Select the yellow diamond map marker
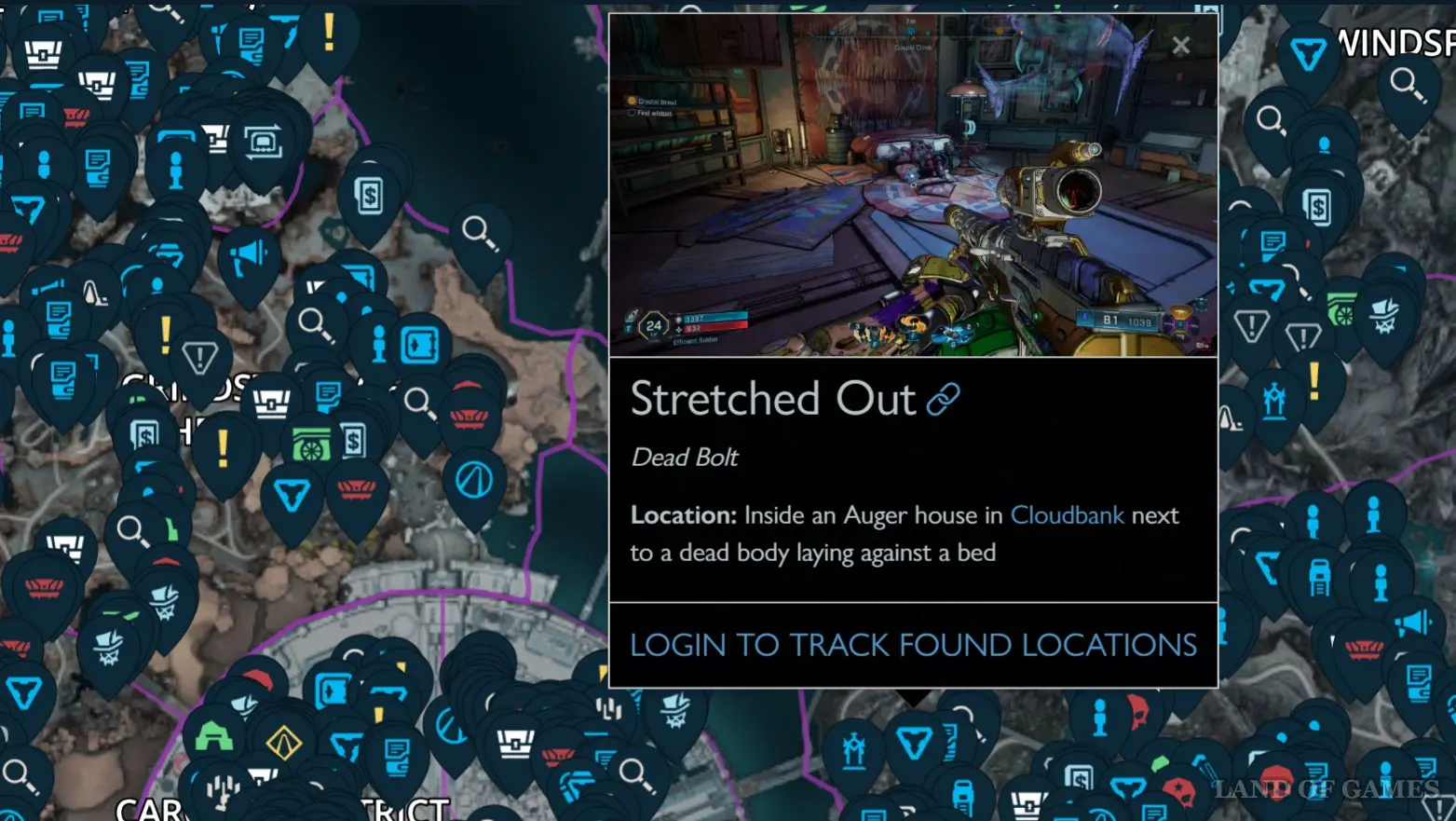 pyautogui.click(x=283, y=743)
